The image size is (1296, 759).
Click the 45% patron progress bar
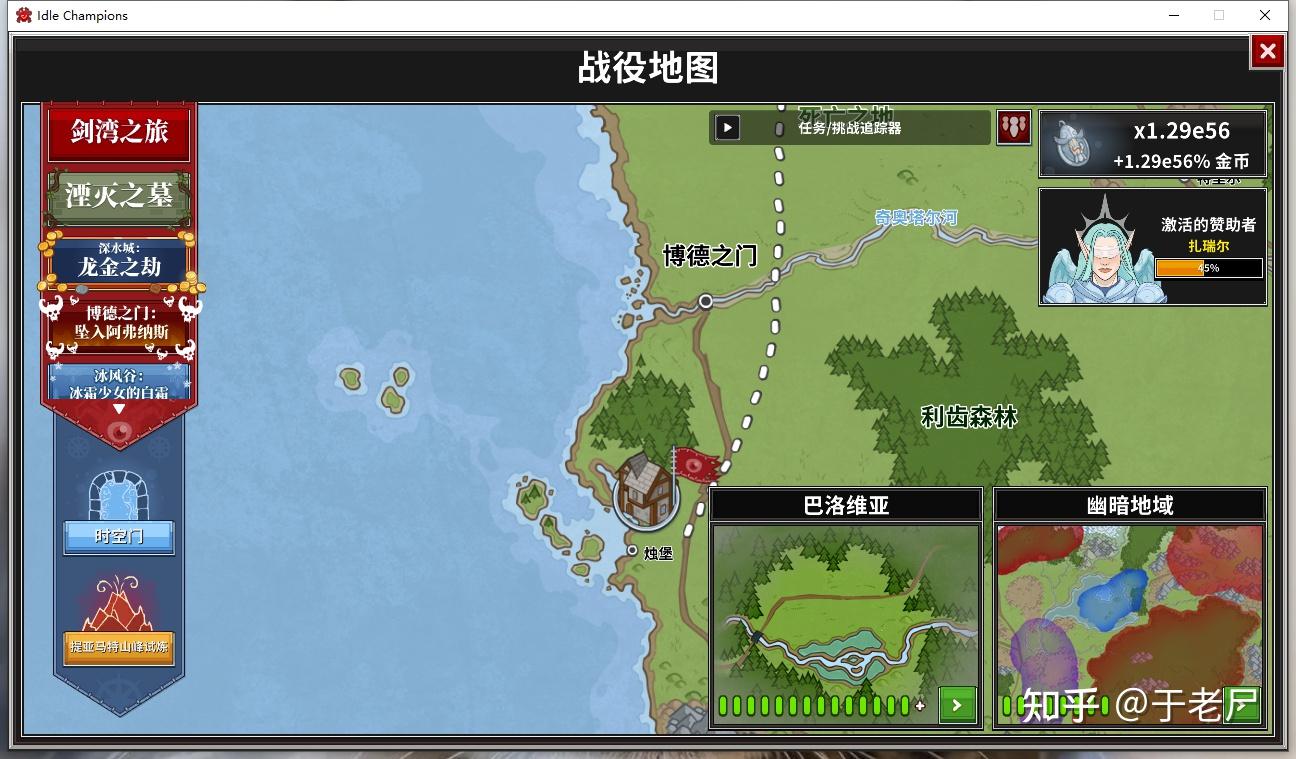tap(1208, 268)
